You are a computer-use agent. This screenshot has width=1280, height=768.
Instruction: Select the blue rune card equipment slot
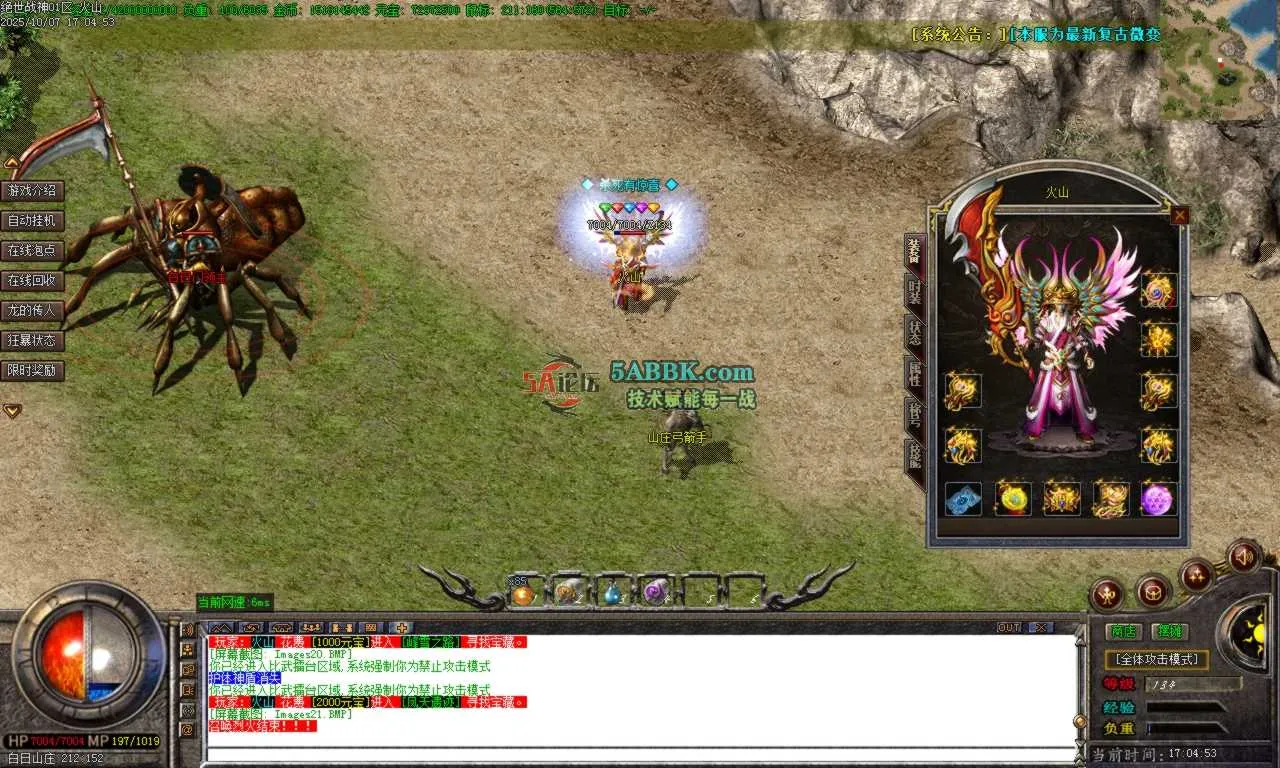pyautogui.click(x=963, y=498)
